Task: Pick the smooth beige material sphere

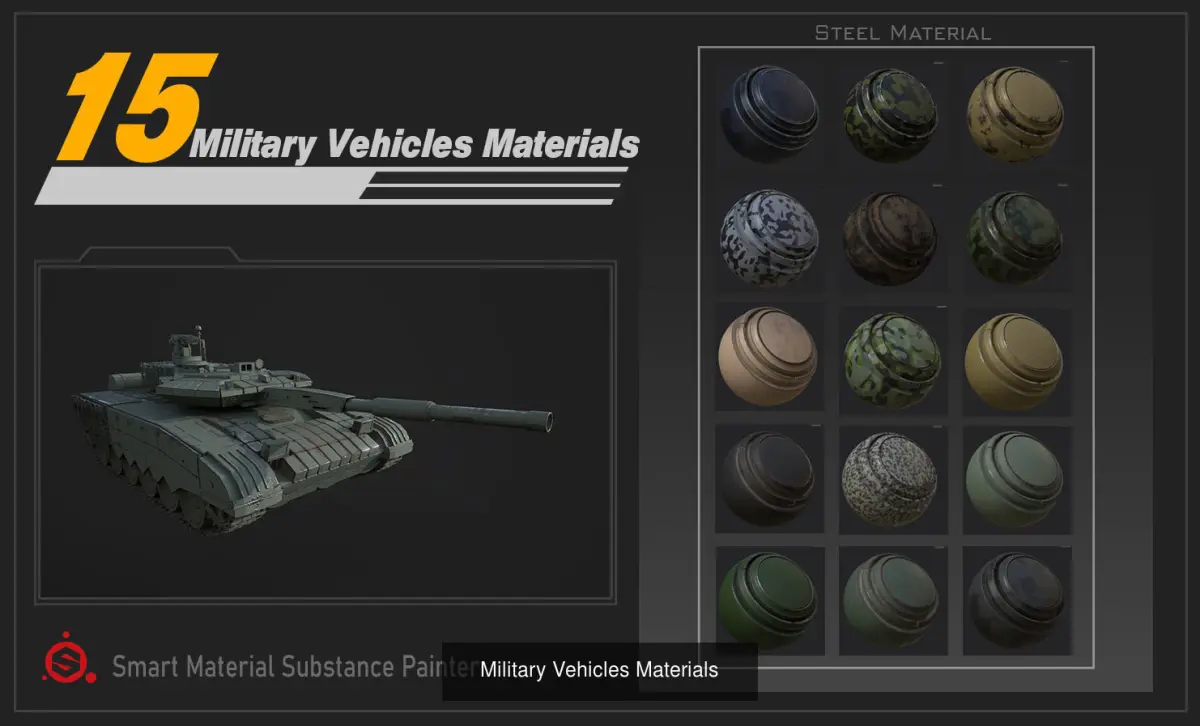Action: (x=768, y=357)
